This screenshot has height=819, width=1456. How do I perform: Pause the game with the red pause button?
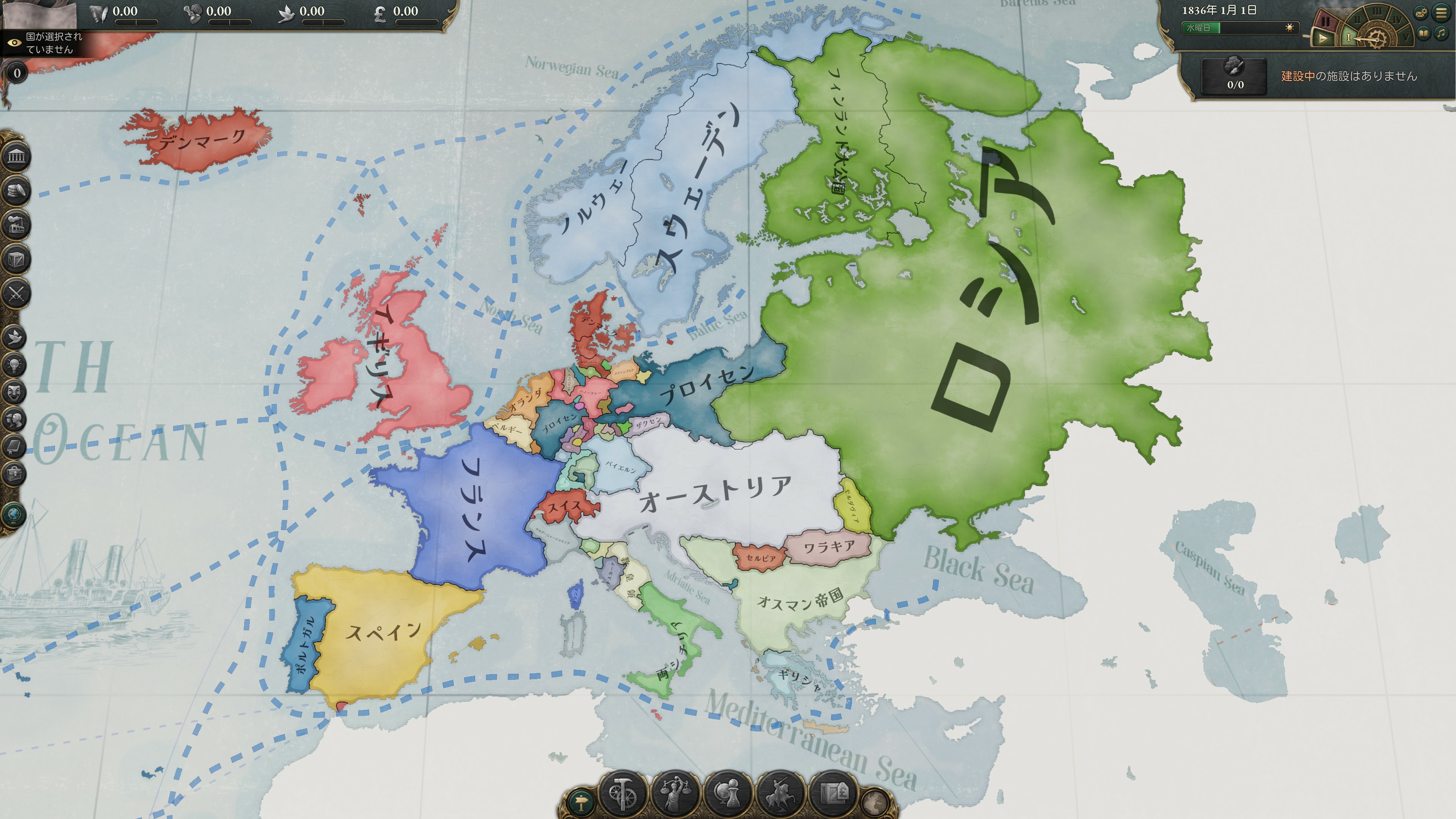click(1326, 23)
